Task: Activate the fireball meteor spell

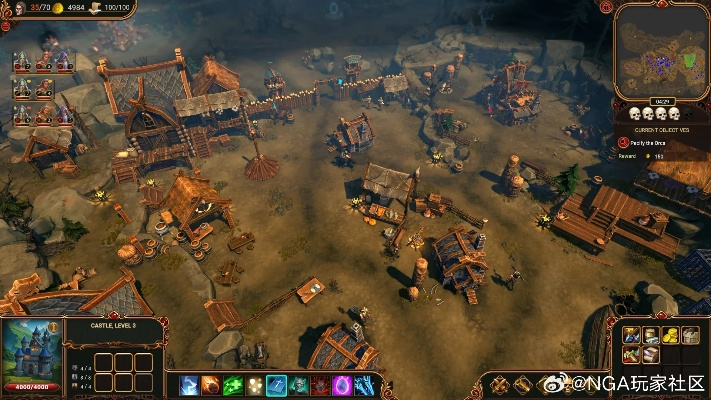Action: [211, 384]
